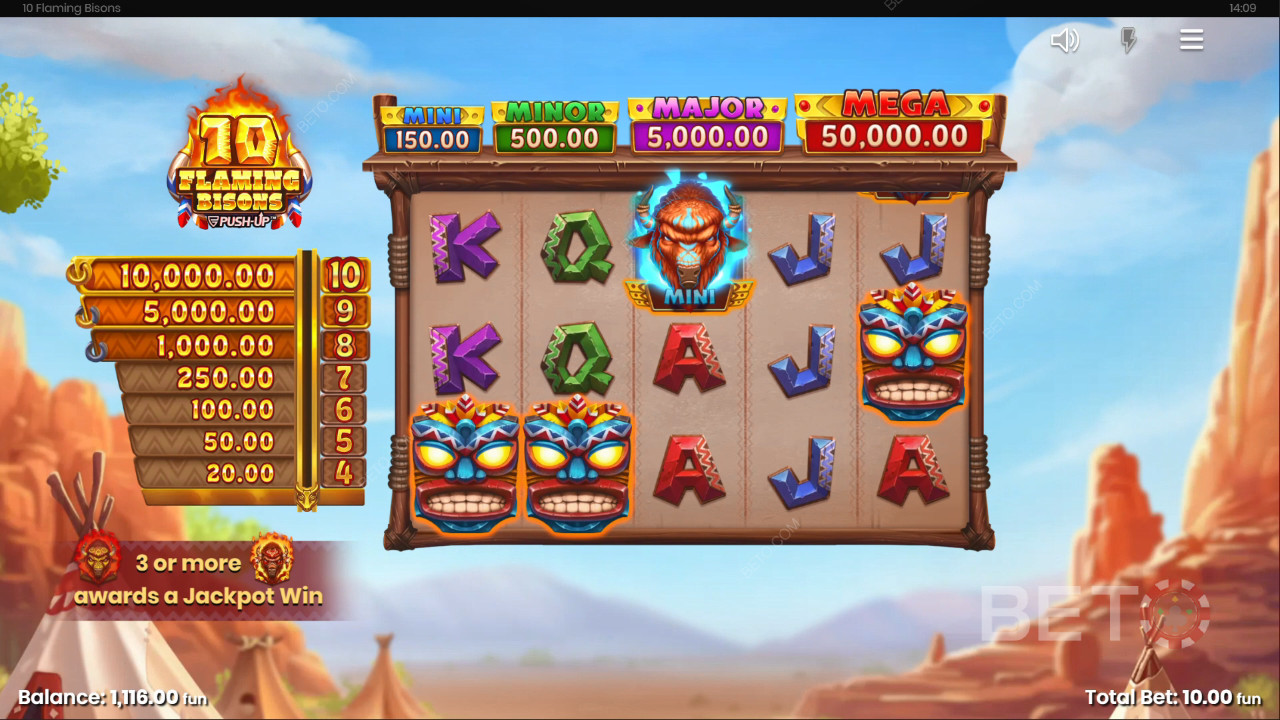Activate the lightning bolt turbo mode
The image size is (1280, 720).
1128,40
